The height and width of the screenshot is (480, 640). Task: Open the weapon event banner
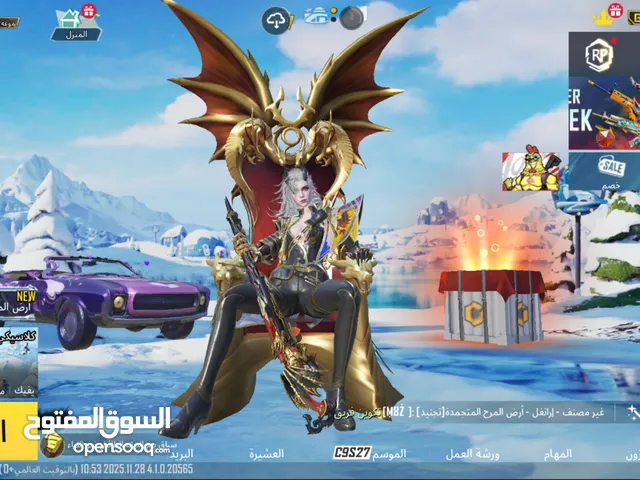pyautogui.click(x=603, y=113)
